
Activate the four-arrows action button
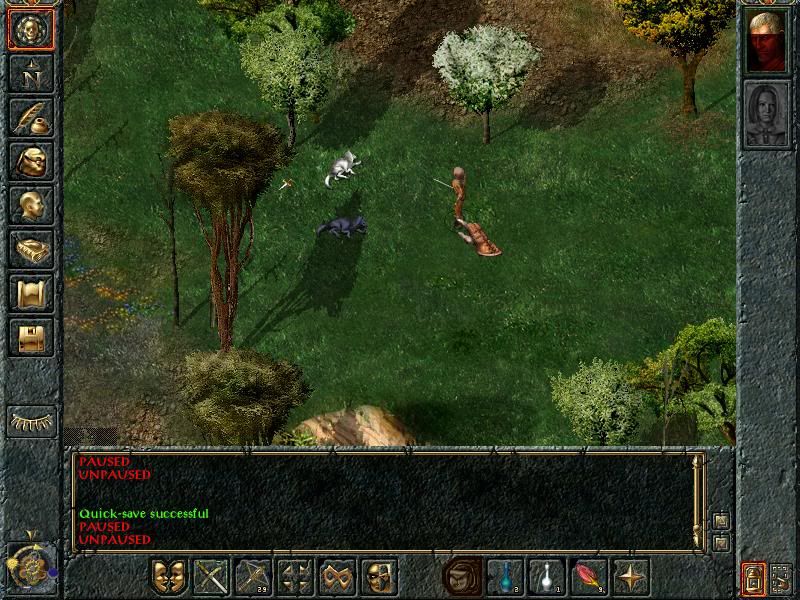295,577
